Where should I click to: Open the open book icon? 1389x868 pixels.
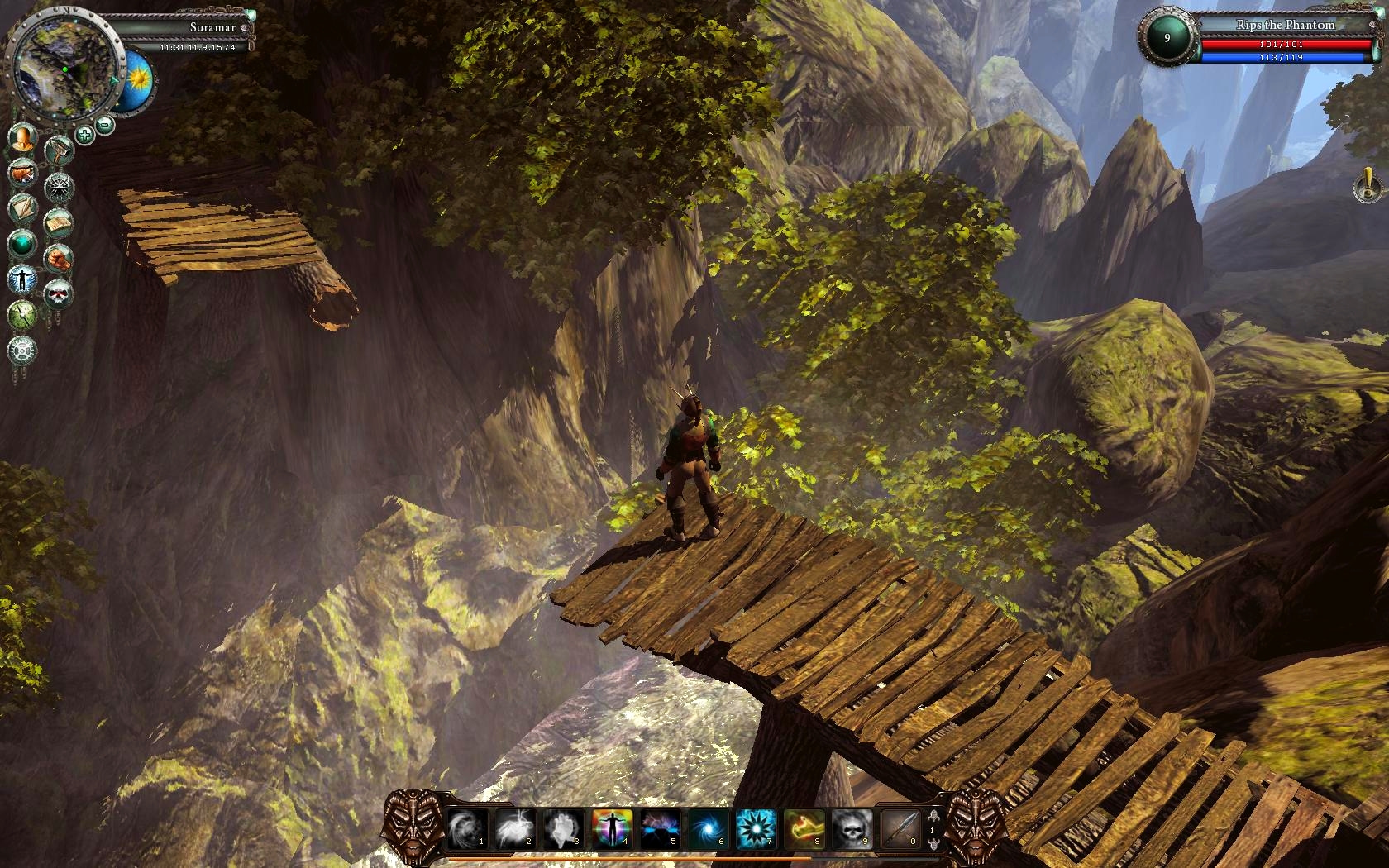58,222
